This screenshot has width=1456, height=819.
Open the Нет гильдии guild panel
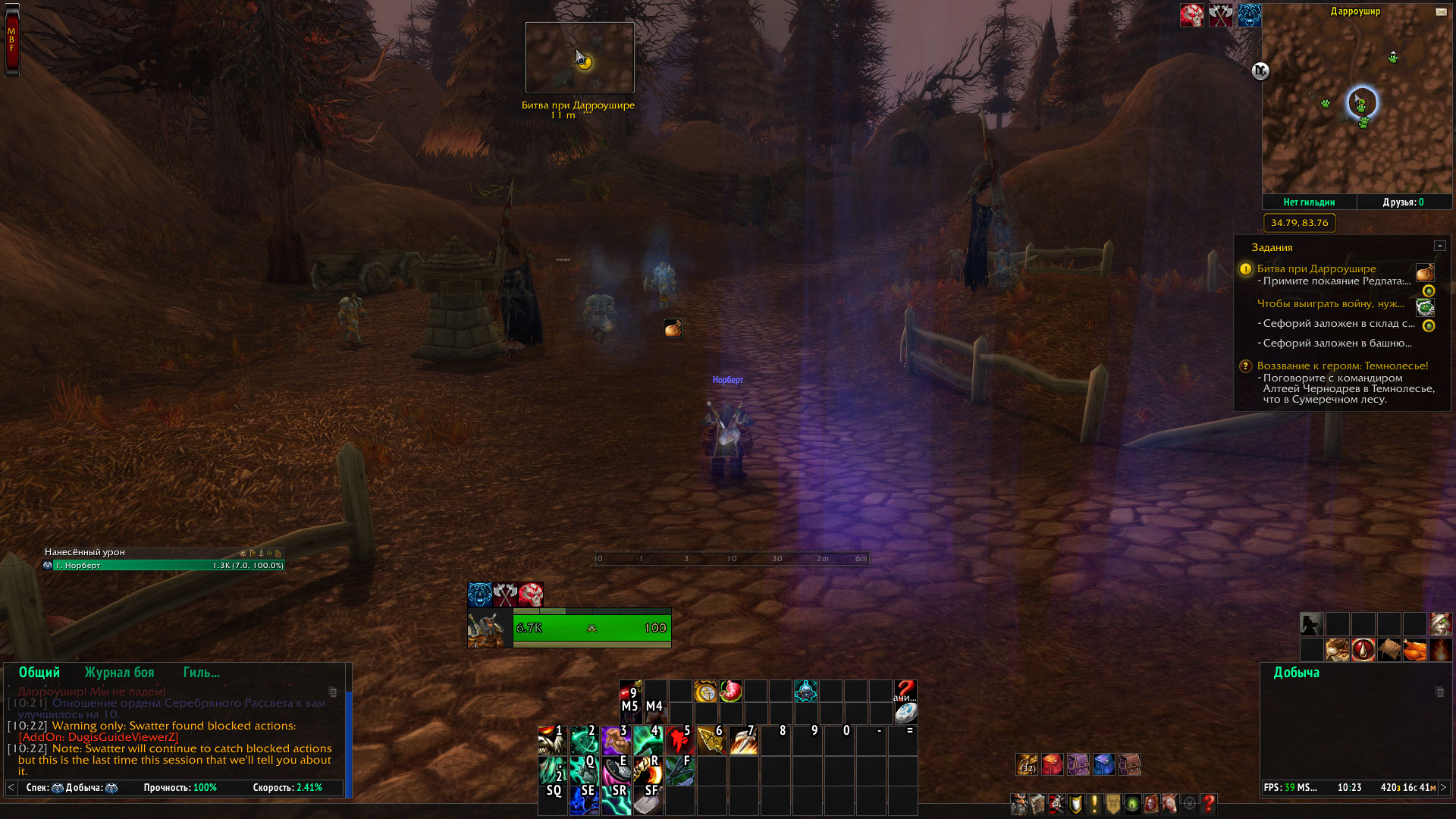[x=1309, y=202]
